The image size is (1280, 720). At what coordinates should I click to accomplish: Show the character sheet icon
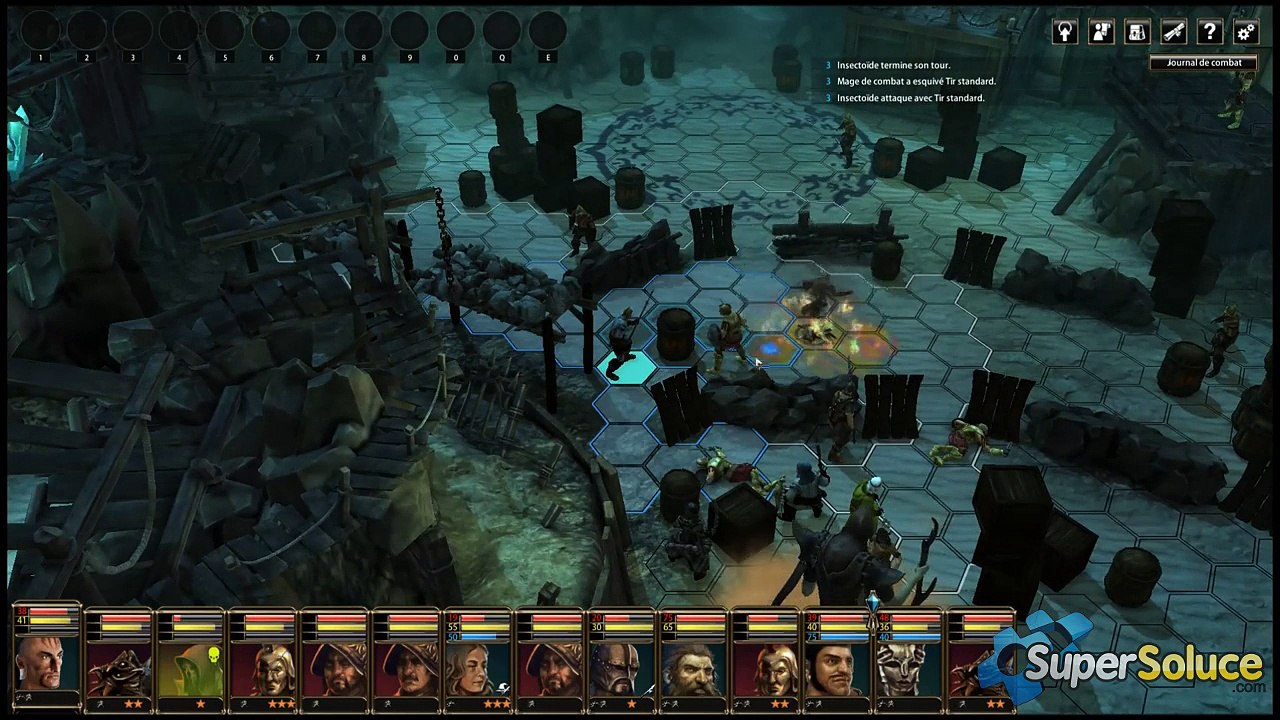pos(1101,32)
